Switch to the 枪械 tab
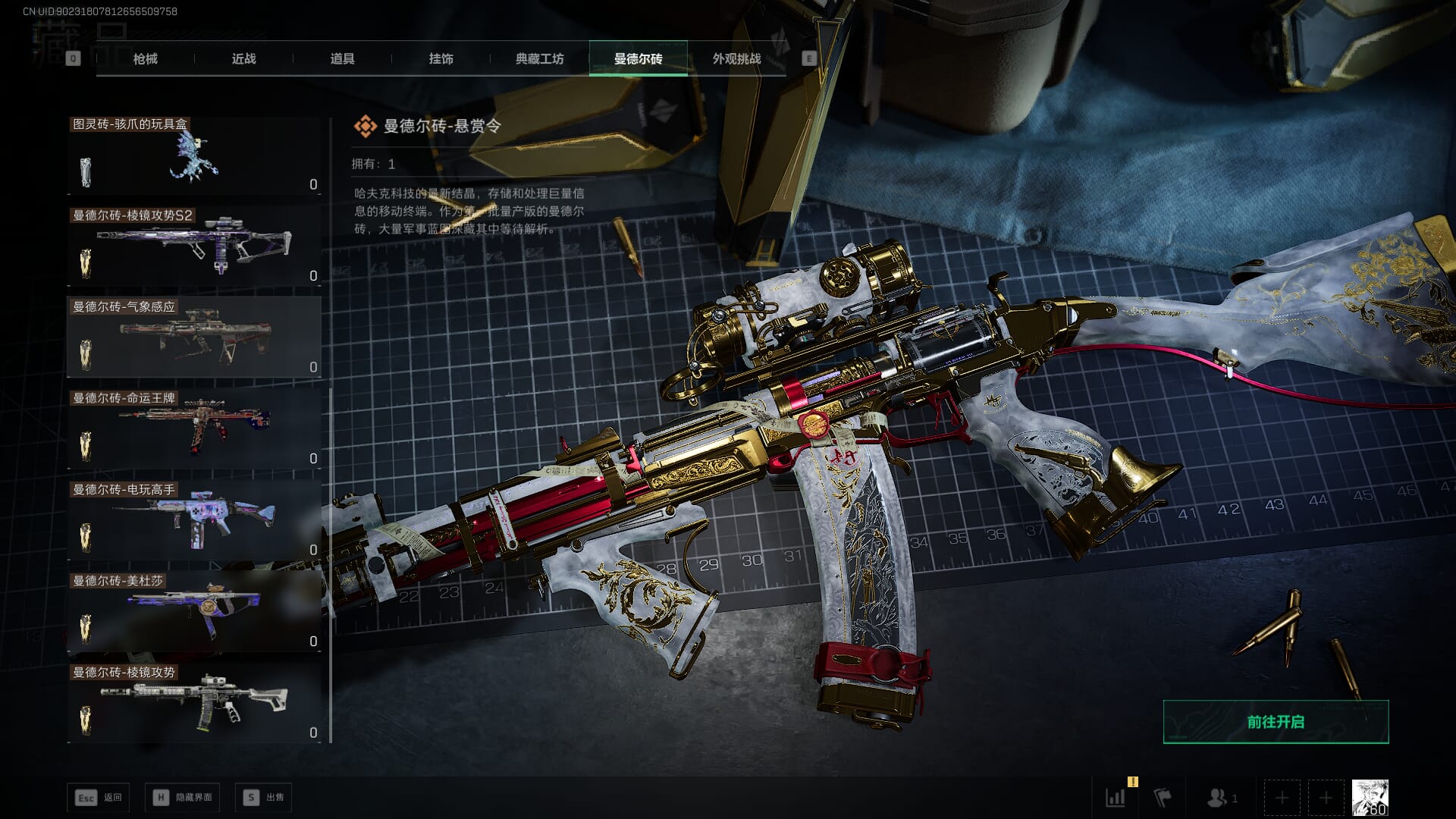 click(145, 58)
